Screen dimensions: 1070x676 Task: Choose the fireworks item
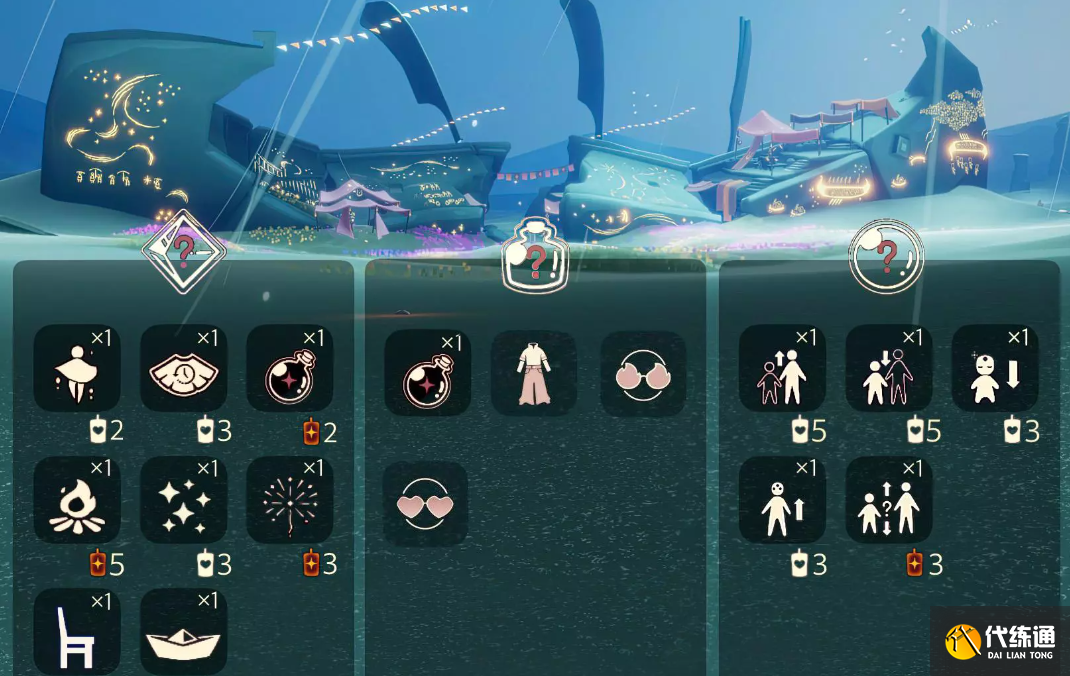click(x=290, y=500)
